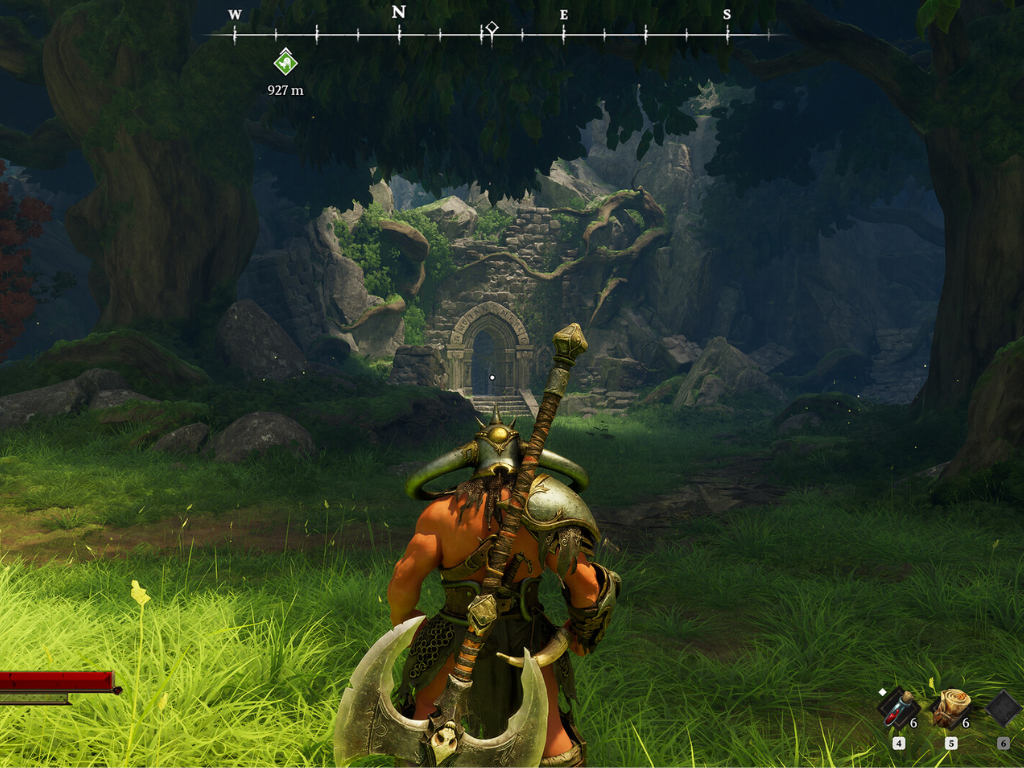Select the red health potion slot
Viewport: 1024px width, 768px height.
897,708
